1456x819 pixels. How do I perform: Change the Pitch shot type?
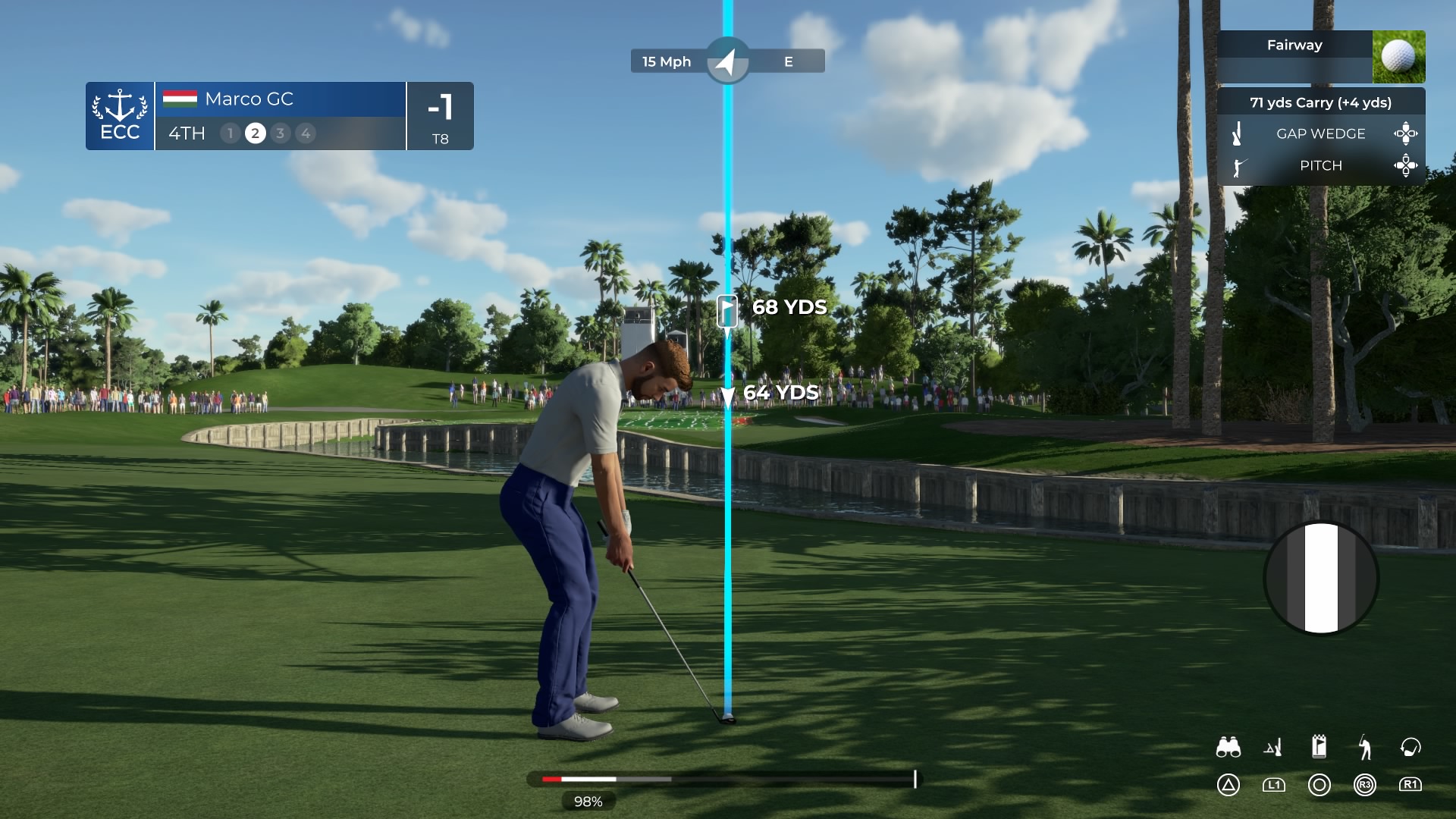pos(1320,165)
